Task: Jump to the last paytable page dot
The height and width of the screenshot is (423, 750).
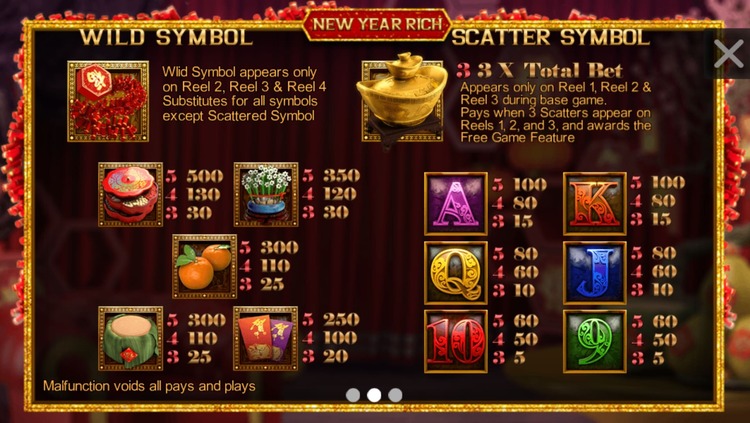Action: coord(395,395)
